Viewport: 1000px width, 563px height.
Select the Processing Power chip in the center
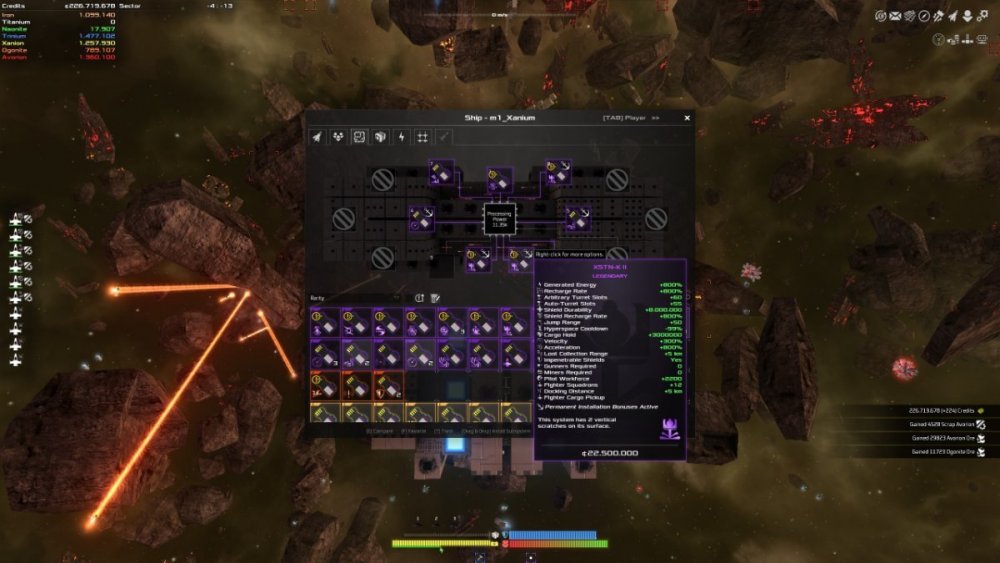[x=498, y=218]
